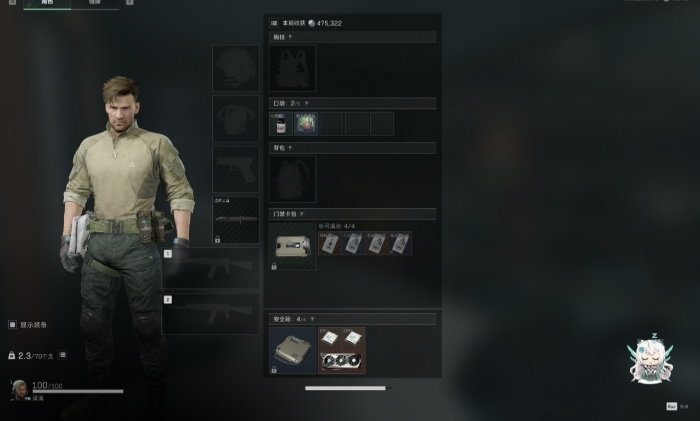Select the pistol sidearm slot
The height and width of the screenshot is (421, 700).
236,169
